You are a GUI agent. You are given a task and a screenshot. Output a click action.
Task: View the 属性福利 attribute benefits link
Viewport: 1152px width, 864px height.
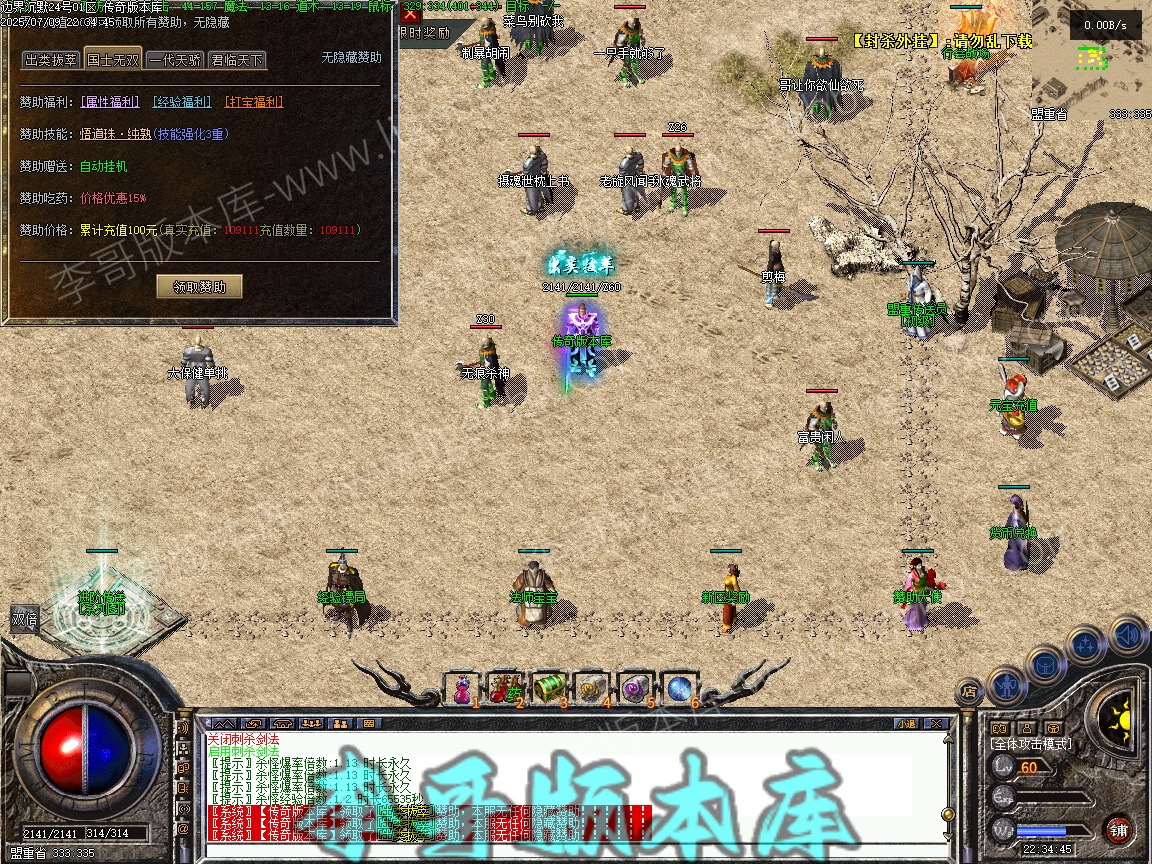[110, 102]
